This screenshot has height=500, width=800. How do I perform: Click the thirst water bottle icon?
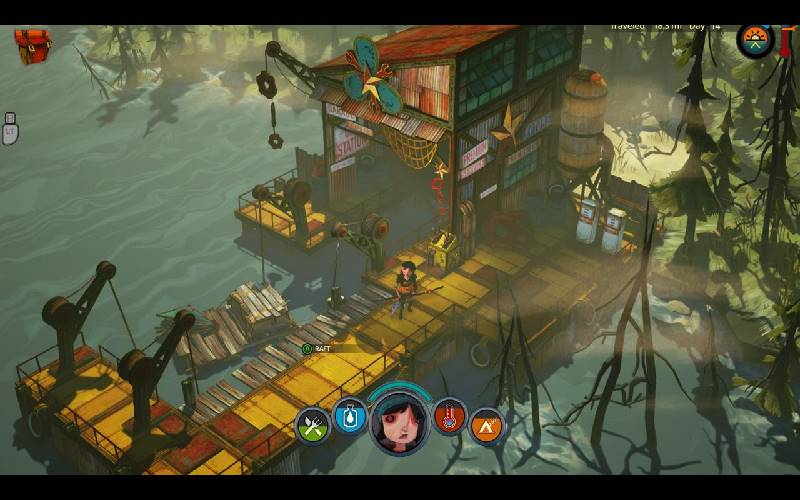350,416
